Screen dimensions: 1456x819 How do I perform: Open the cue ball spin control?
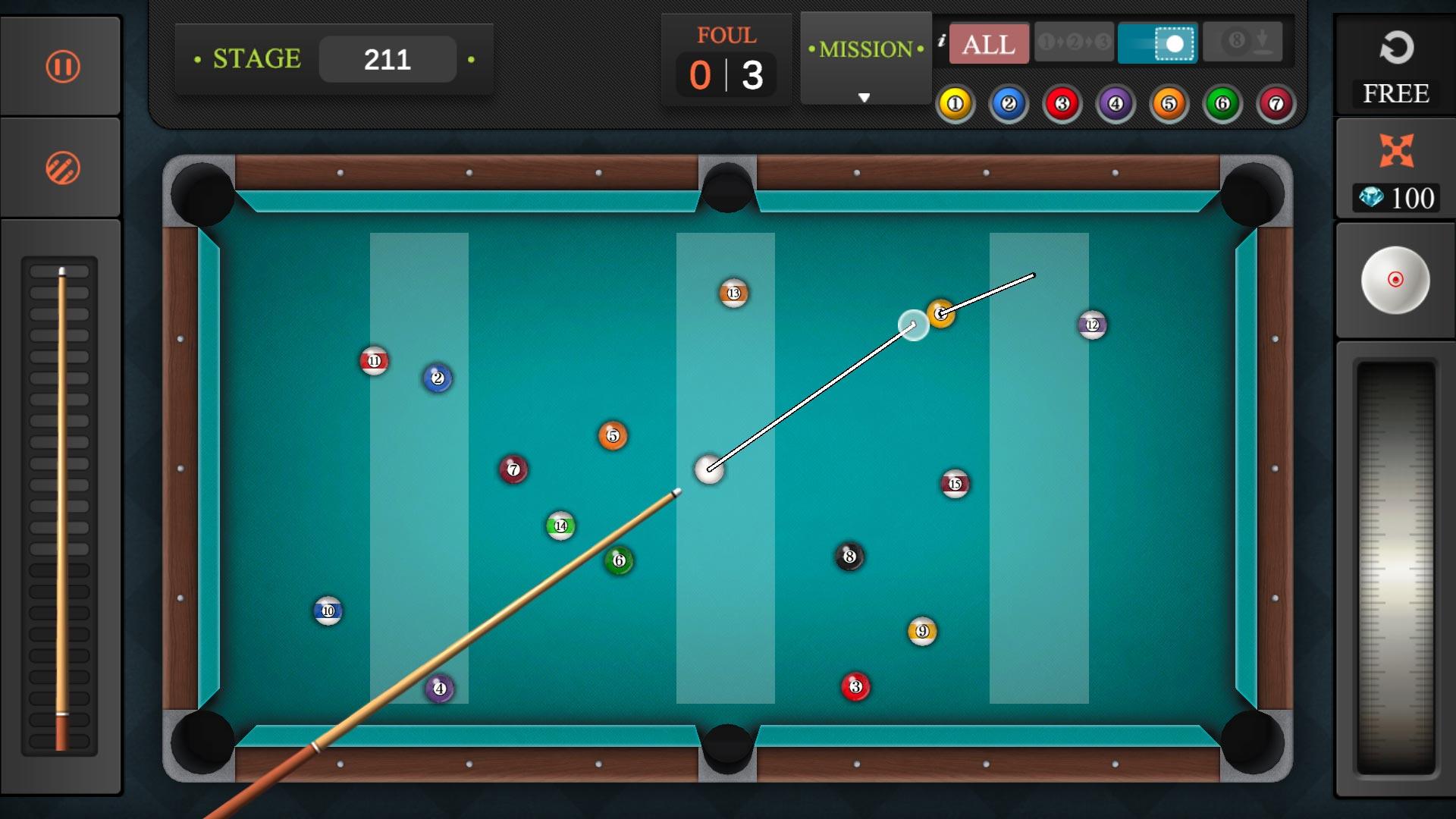pos(1395,281)
